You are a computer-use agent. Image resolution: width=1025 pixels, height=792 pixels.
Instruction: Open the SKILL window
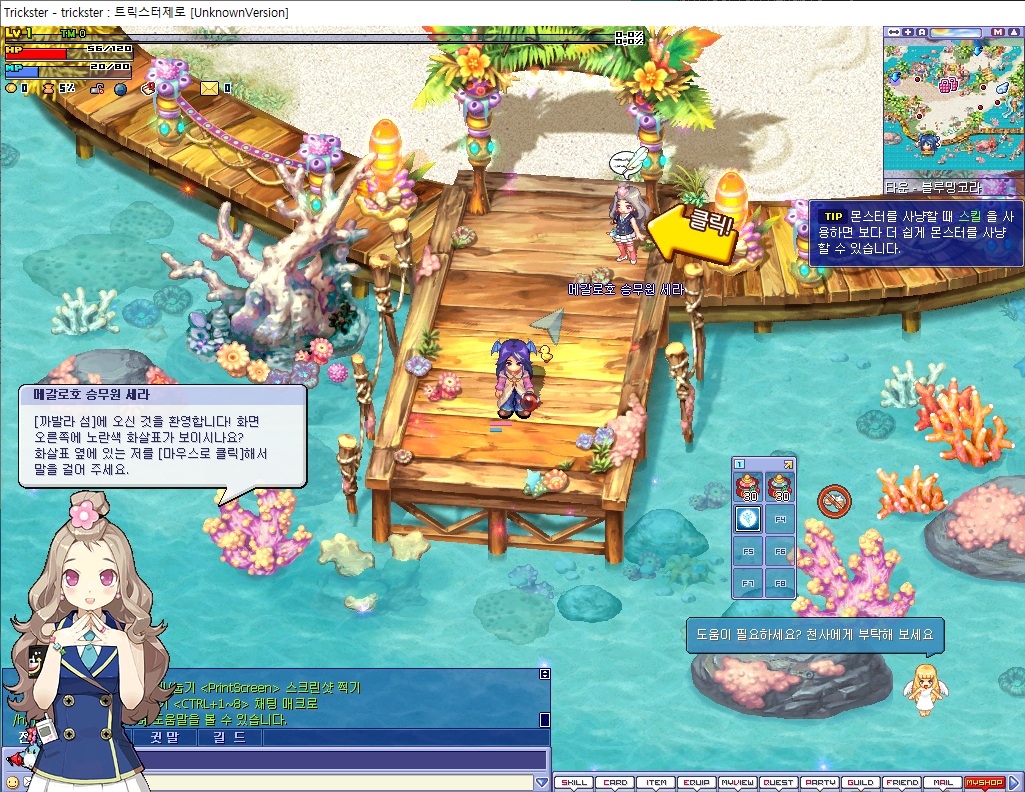(x=574, y=783)
